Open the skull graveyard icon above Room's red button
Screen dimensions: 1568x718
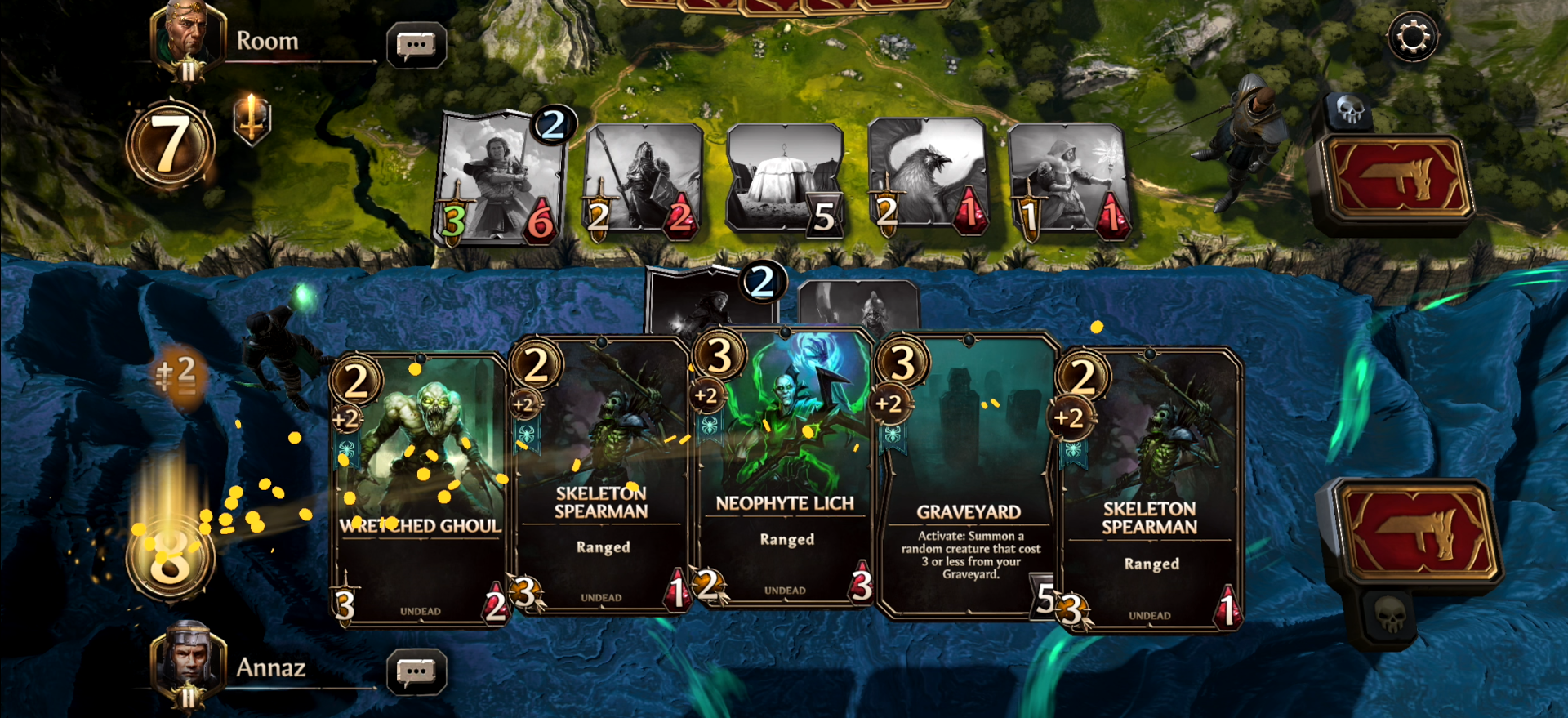pyautogui.click(x=1350, y=110)
